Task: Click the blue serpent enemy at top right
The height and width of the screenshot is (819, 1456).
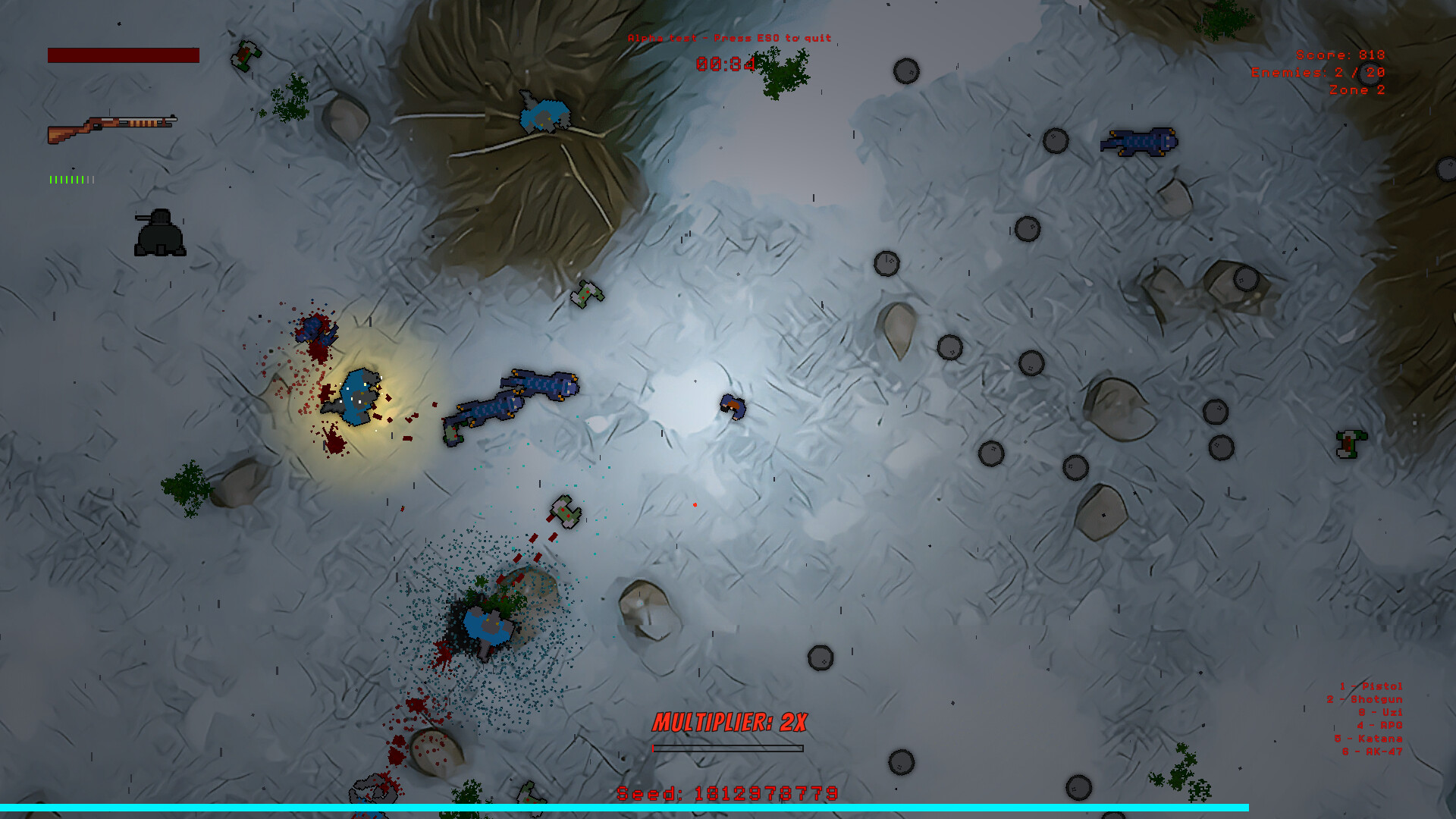Action: (x=1137, y=143)
